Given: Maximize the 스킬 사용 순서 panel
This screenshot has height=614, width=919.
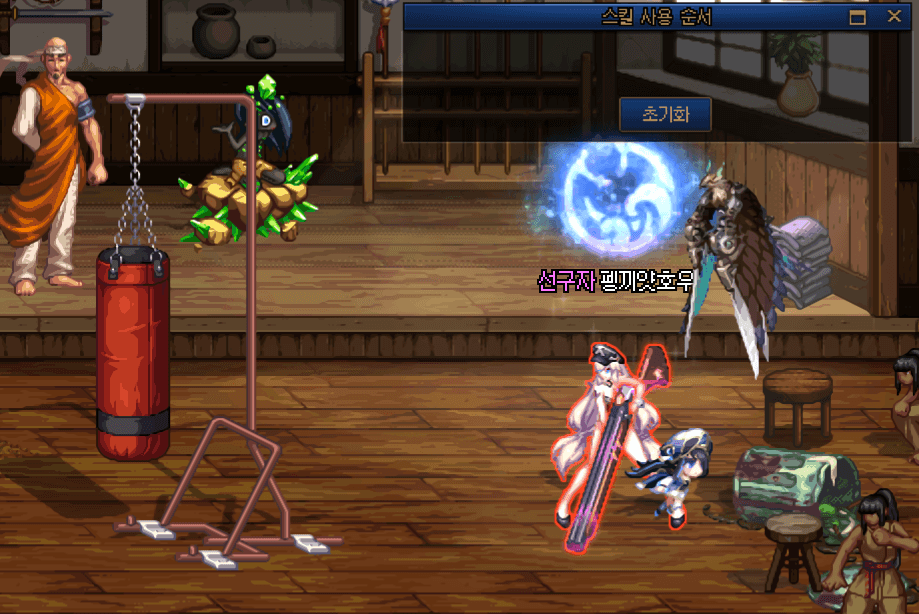Looking at the screenshot, I should (x=857, y=17).
